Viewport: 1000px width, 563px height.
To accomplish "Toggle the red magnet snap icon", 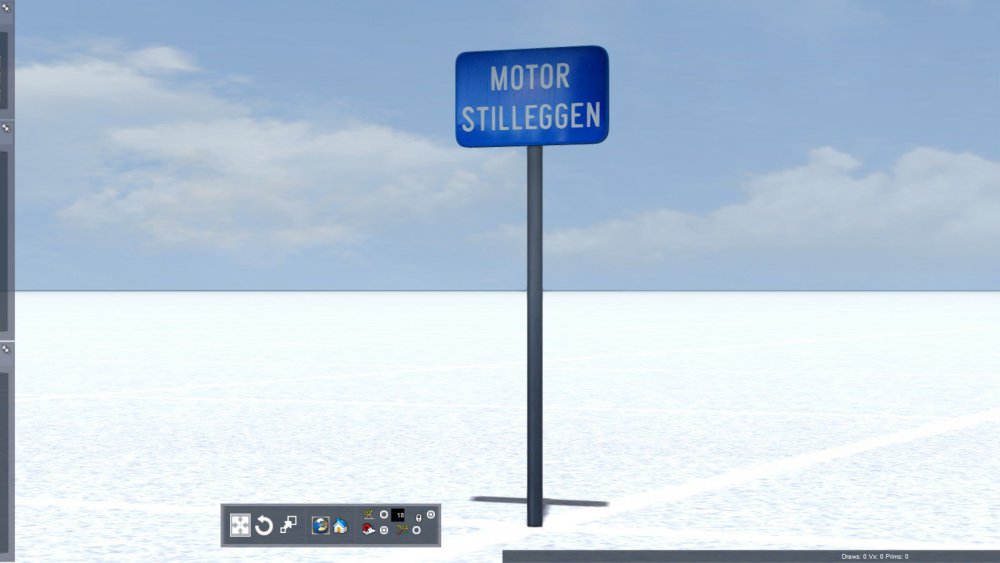I will [369, 531].
